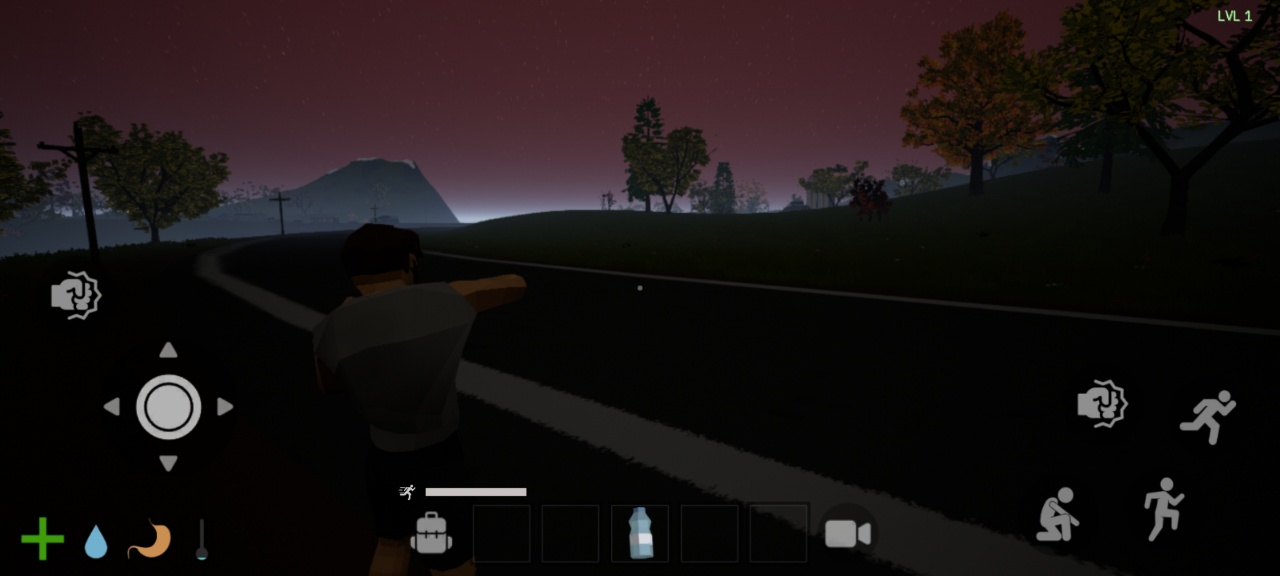Tap the punch fist above the movement joystick
Viewport: 1280px width, 576px height.
[76, 295]
